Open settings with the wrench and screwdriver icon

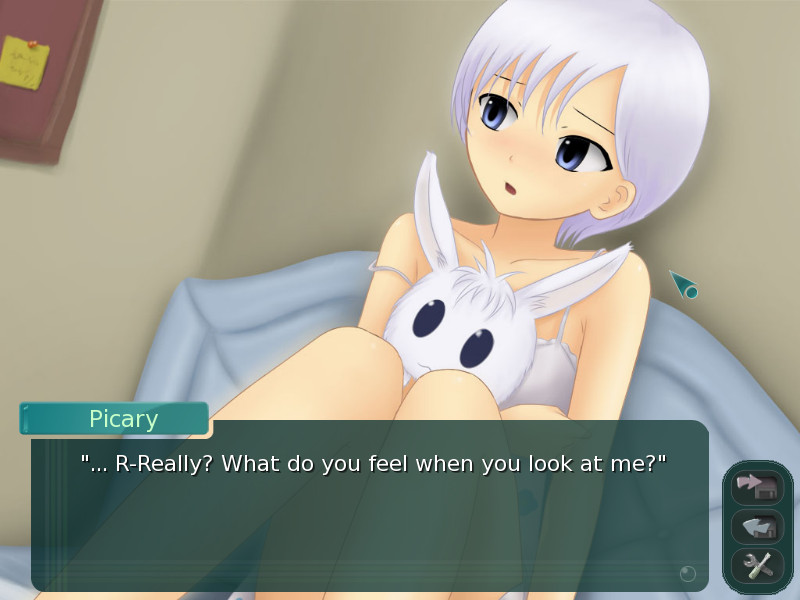(757, 566)
